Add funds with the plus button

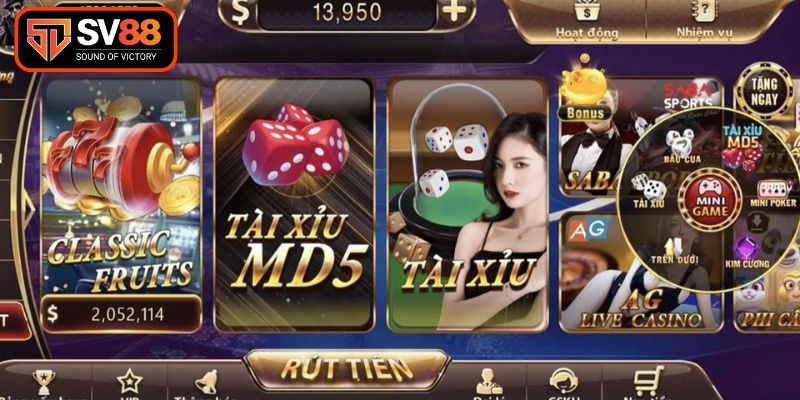coord(455,12)
